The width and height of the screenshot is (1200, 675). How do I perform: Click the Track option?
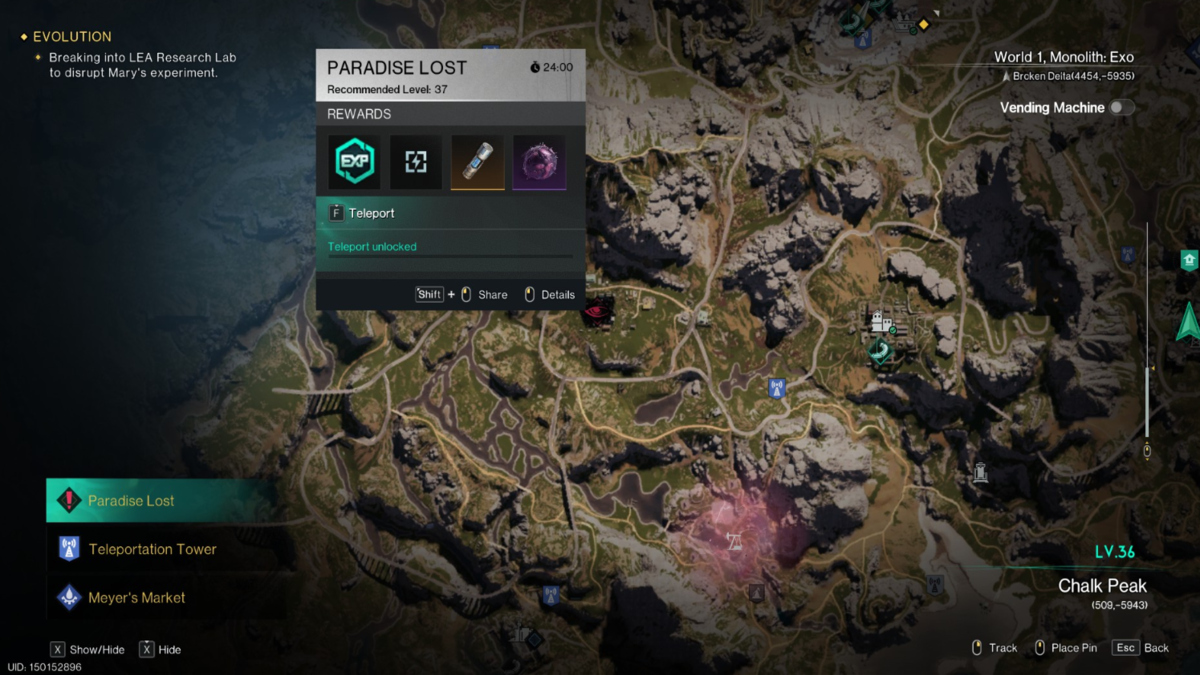[x=994, y=648]
